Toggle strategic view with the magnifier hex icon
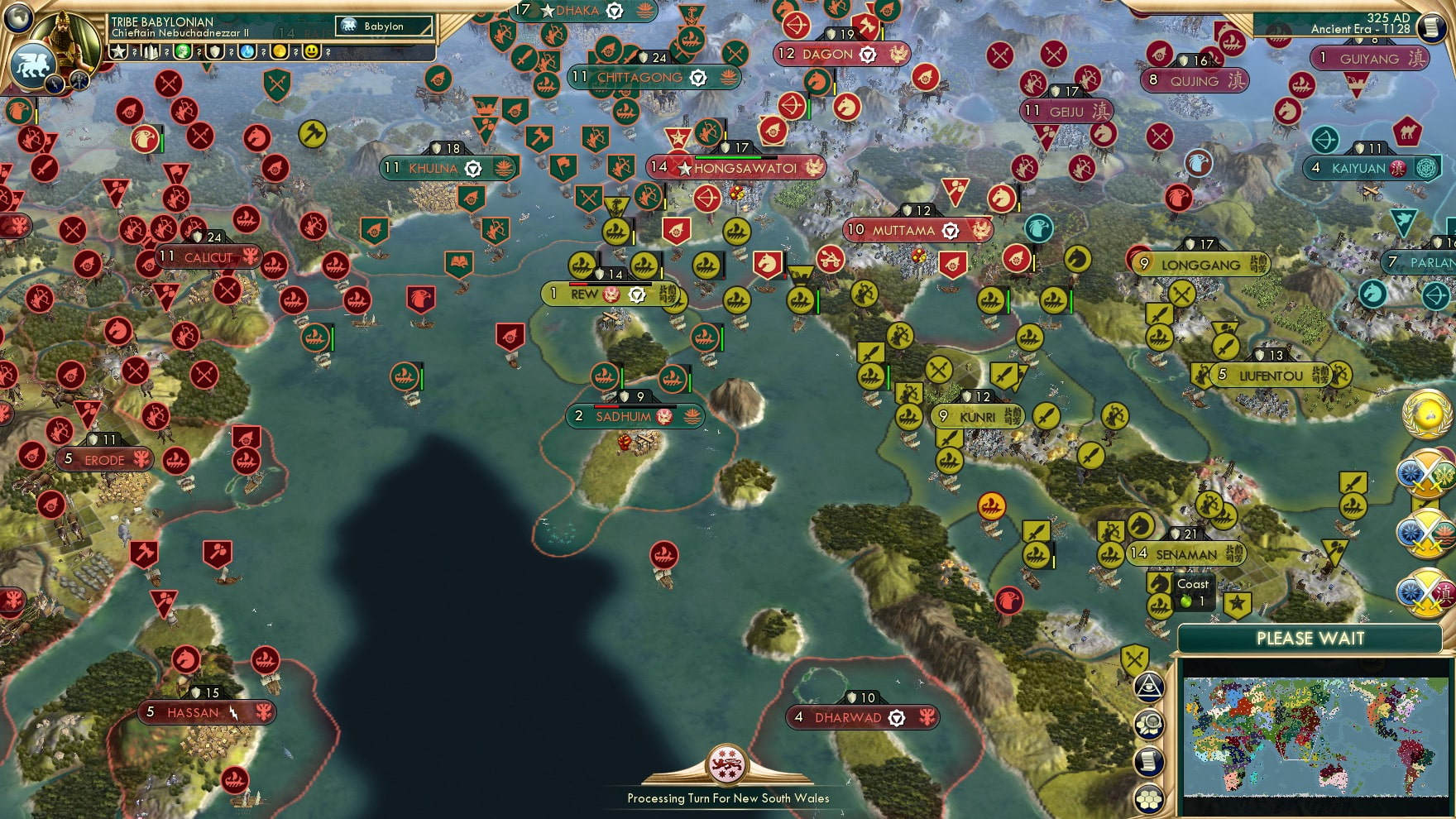This screenshot has height=819, width=1456. (x=1150, y=722)
